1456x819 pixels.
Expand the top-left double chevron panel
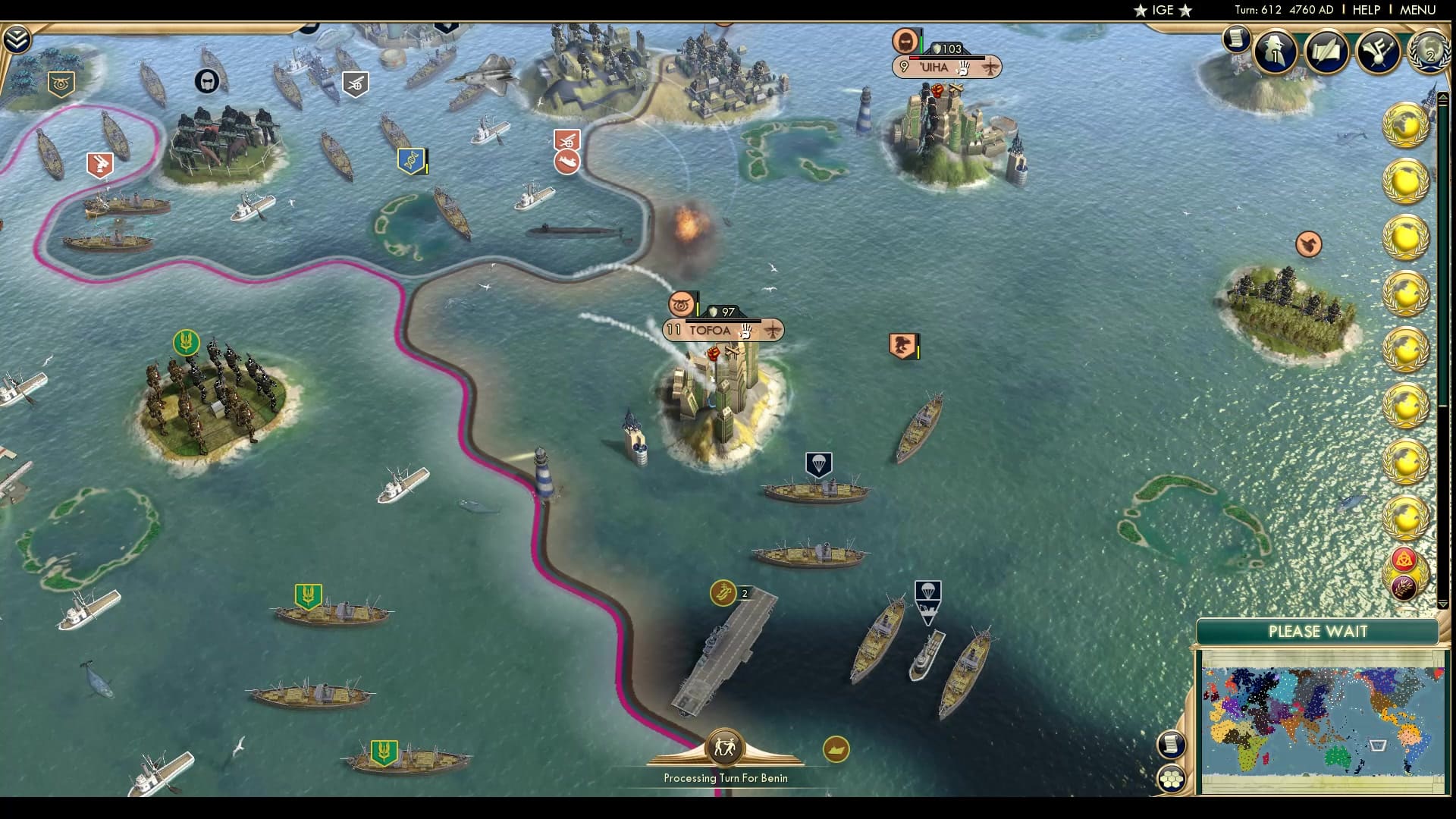coord(17,38)
